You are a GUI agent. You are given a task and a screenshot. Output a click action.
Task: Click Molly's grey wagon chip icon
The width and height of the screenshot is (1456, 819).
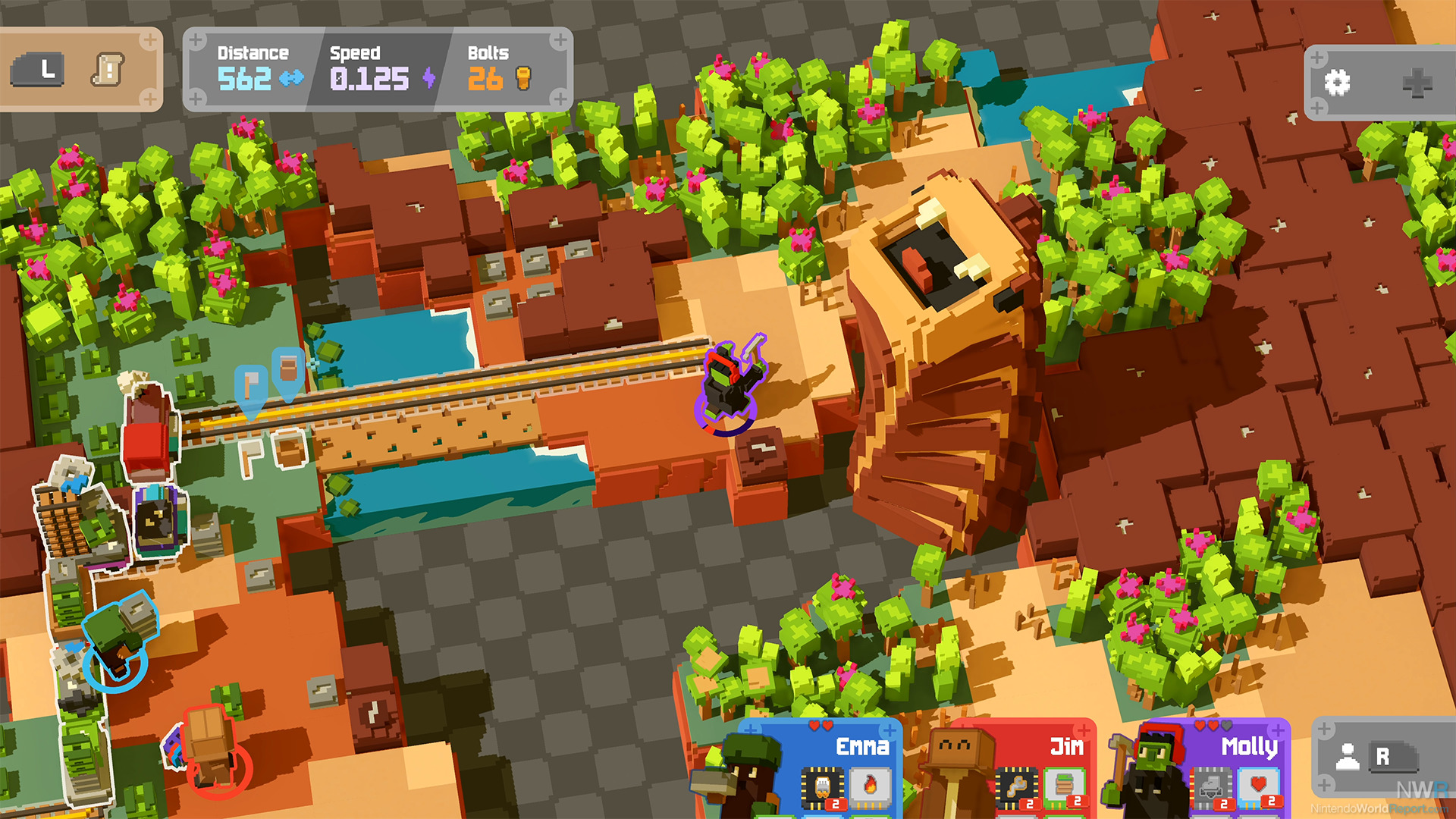click(1211, 788)
